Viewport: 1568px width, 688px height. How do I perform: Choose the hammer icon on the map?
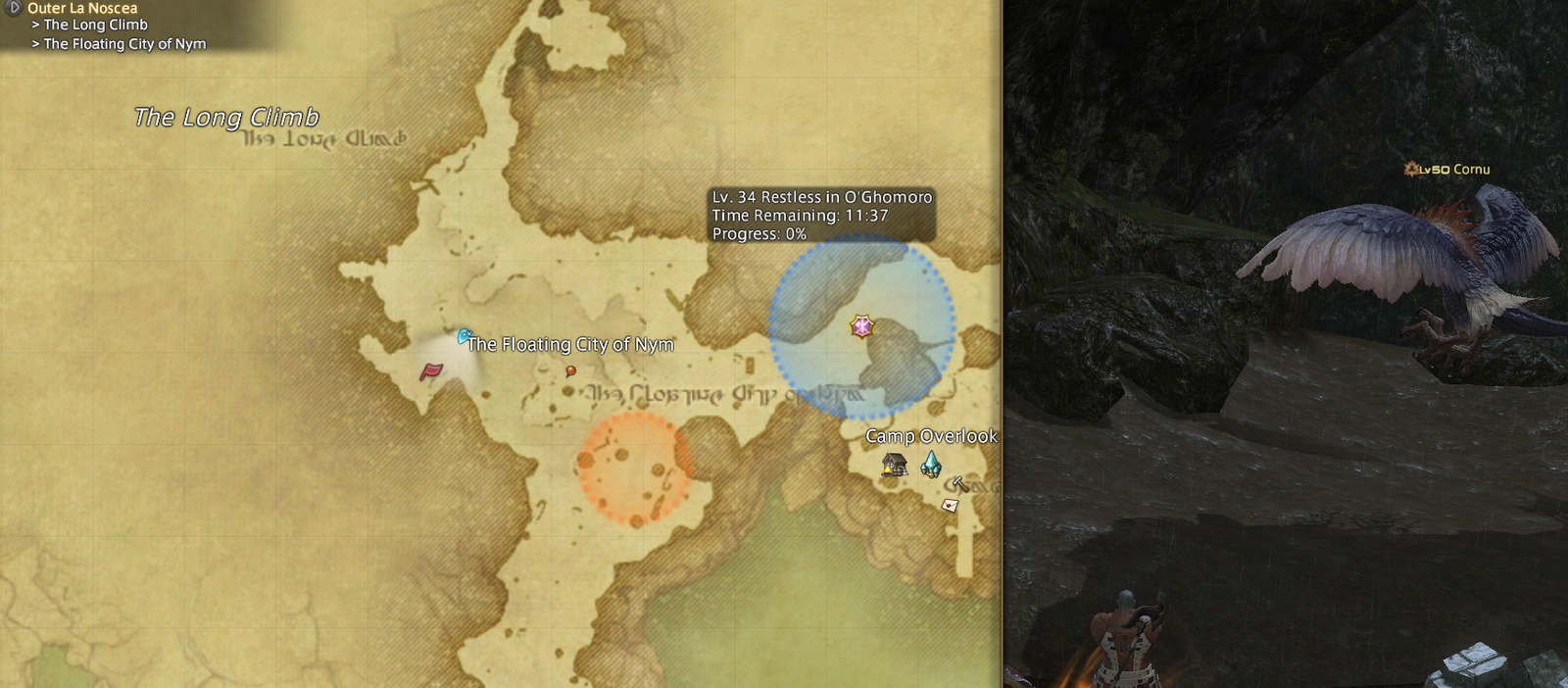click(960, 483)
